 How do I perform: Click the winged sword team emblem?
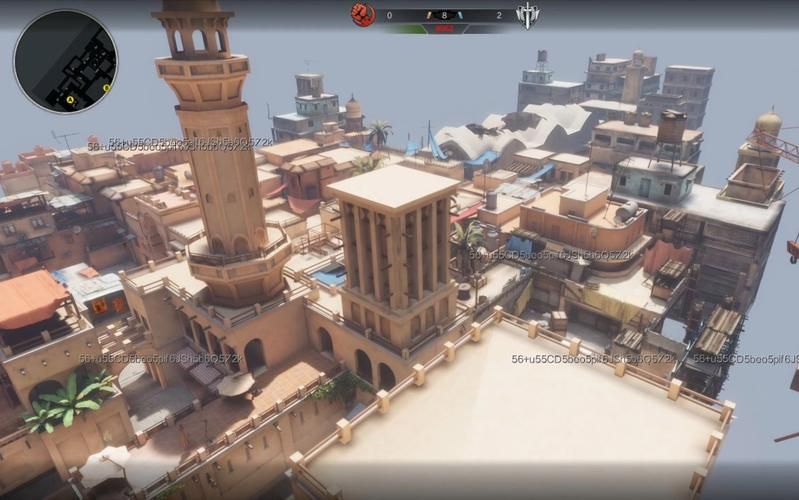(x=527, y=15)
